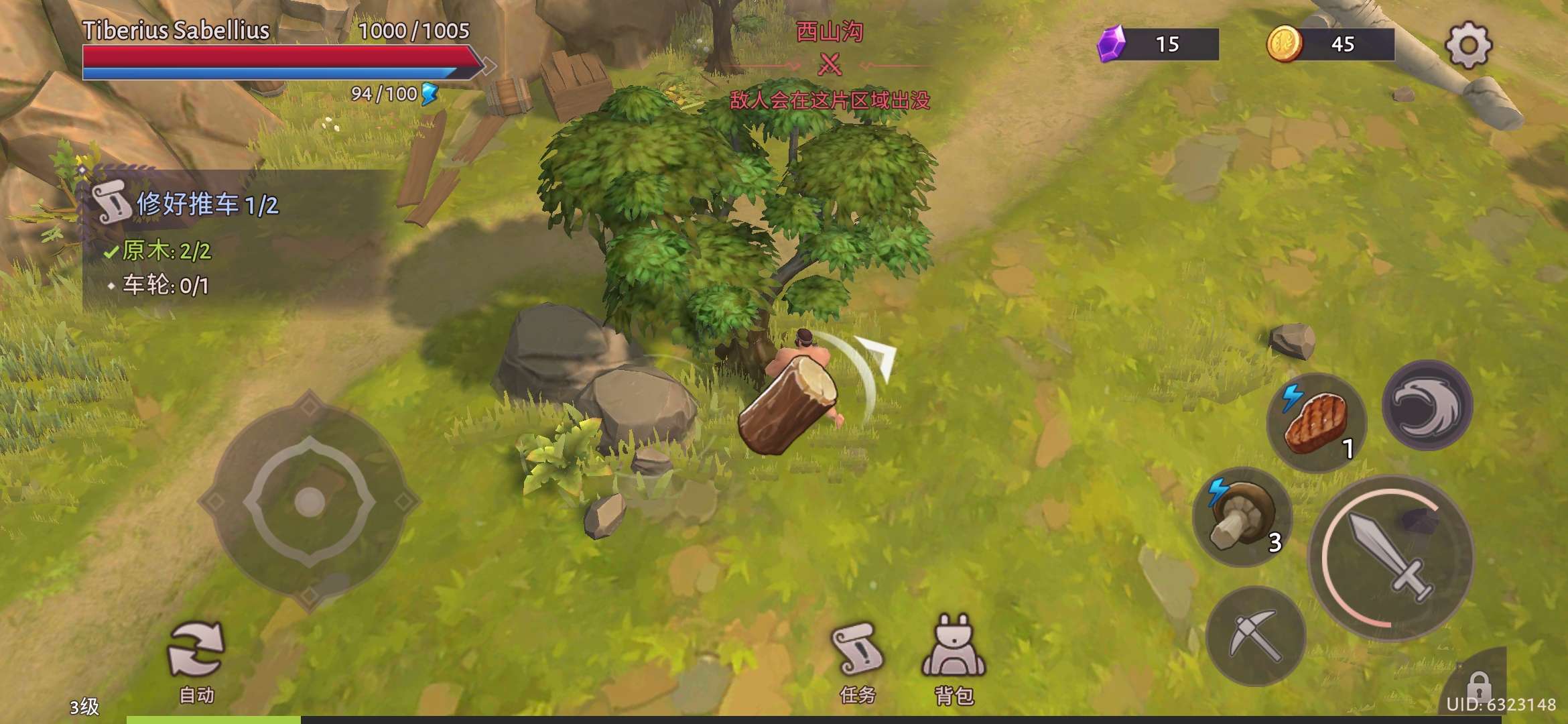Open the 任务 quest menu
Image resolution: width=1568 pixels, height=724 pixels.
pyautogui.click(x=856, y=660)
